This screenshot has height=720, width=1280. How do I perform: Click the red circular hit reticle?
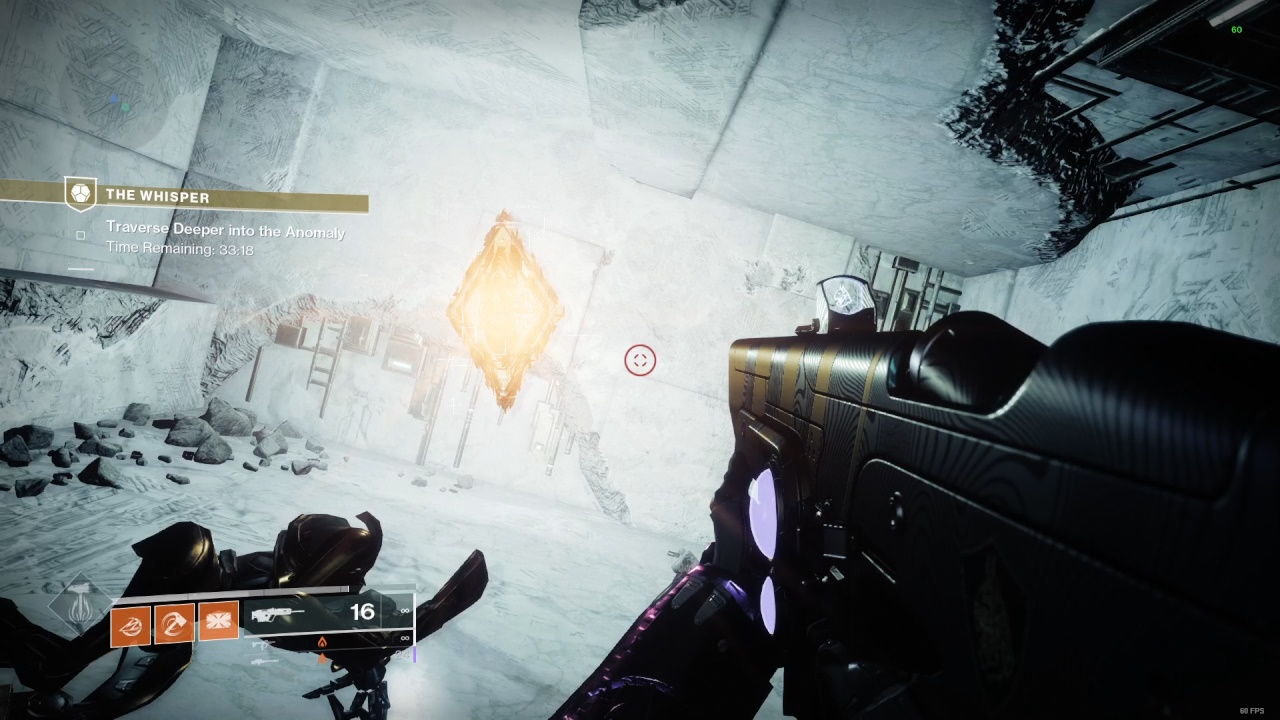coord(640,361)
